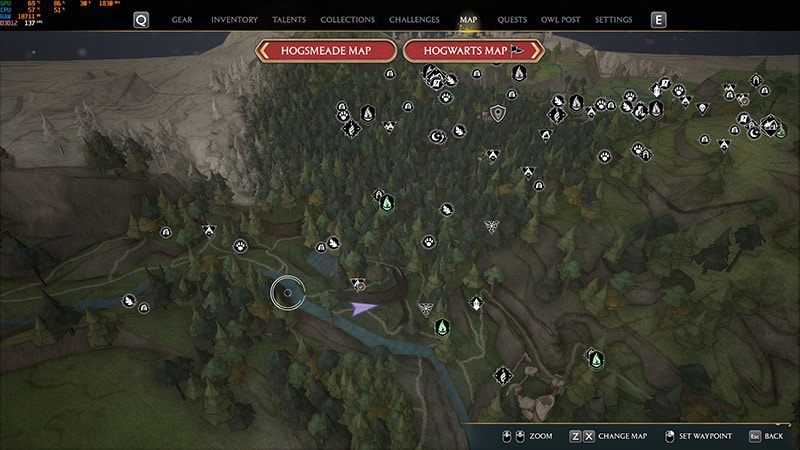Open the Gear tab
The height and width of the screenshot is (450, 800).
pyautogui.click(x=182, y=20)
